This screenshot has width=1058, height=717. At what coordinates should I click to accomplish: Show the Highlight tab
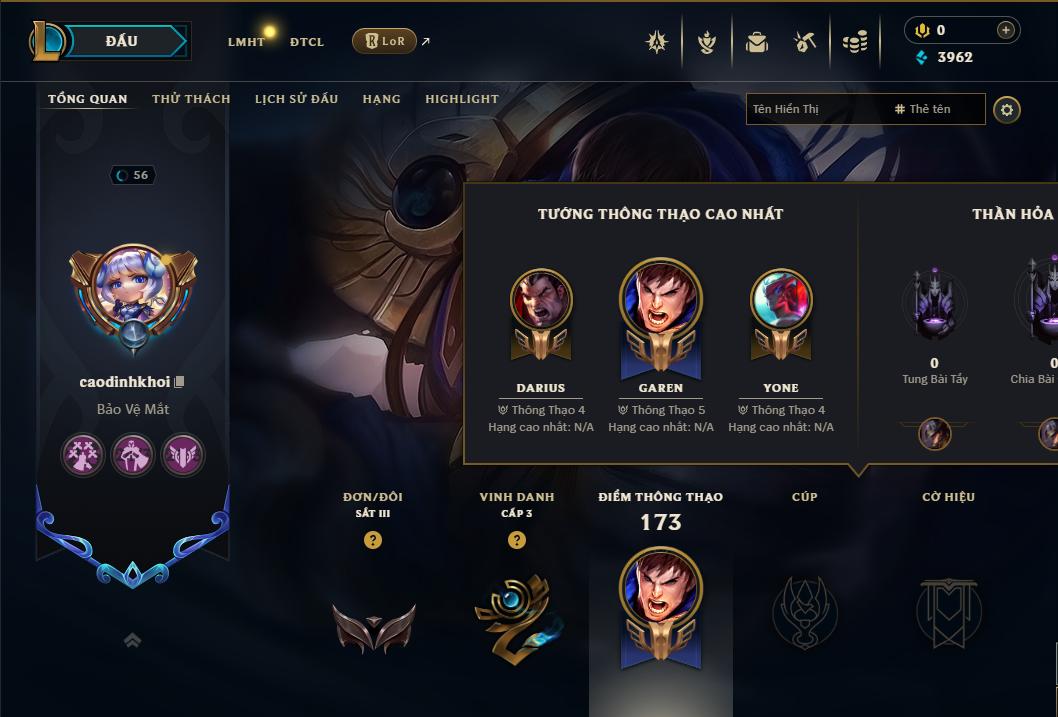[461, 99]
